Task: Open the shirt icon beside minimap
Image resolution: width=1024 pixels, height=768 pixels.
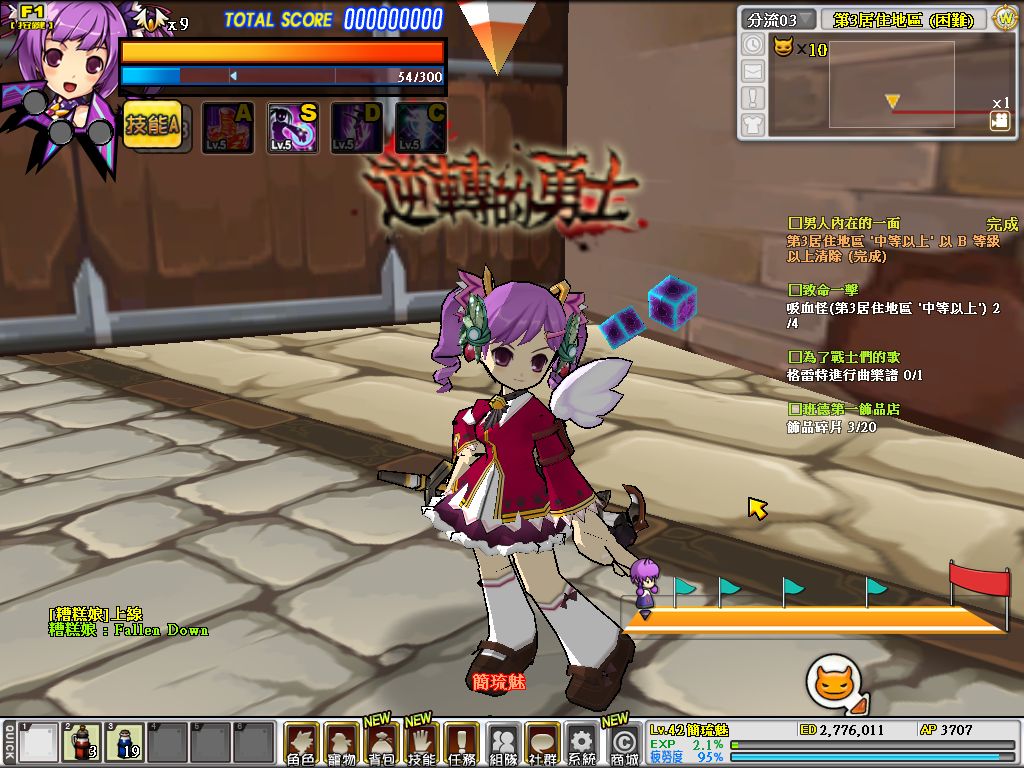Action: [x=752, y=124]
